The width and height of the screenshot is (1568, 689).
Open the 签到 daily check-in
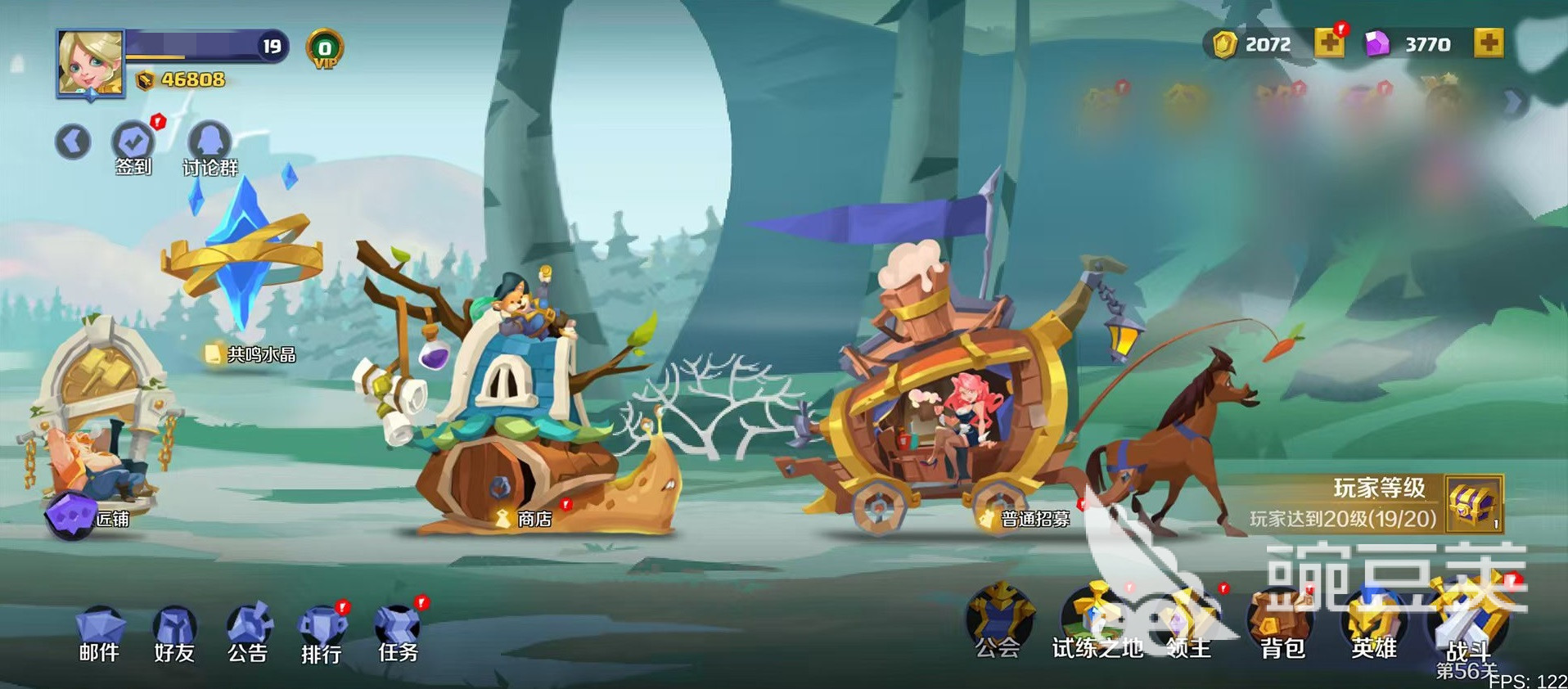tap(133, 145)
